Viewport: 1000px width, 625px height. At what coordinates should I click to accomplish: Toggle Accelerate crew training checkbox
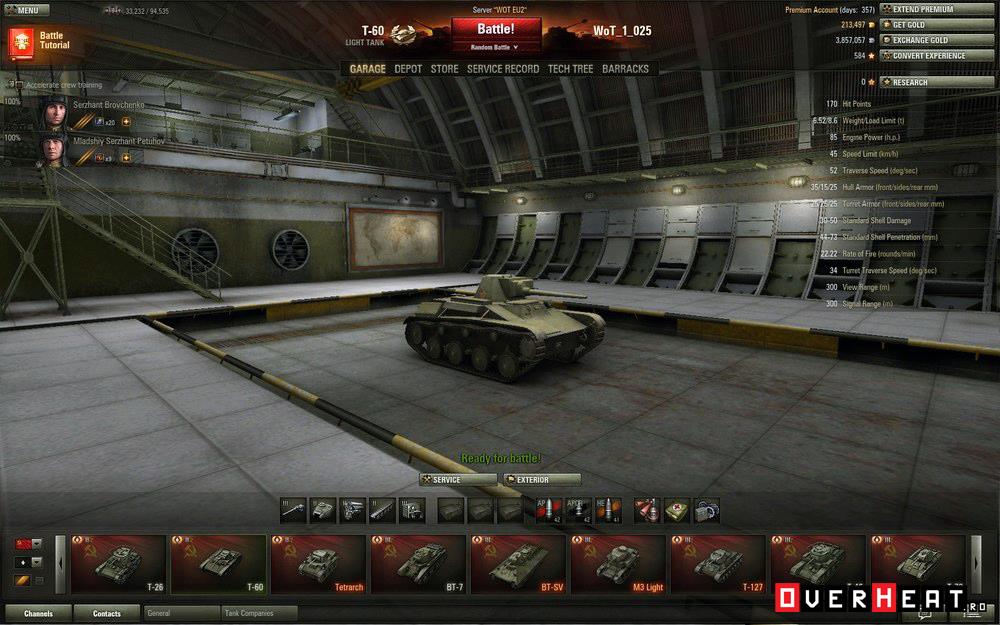(12, 85)
